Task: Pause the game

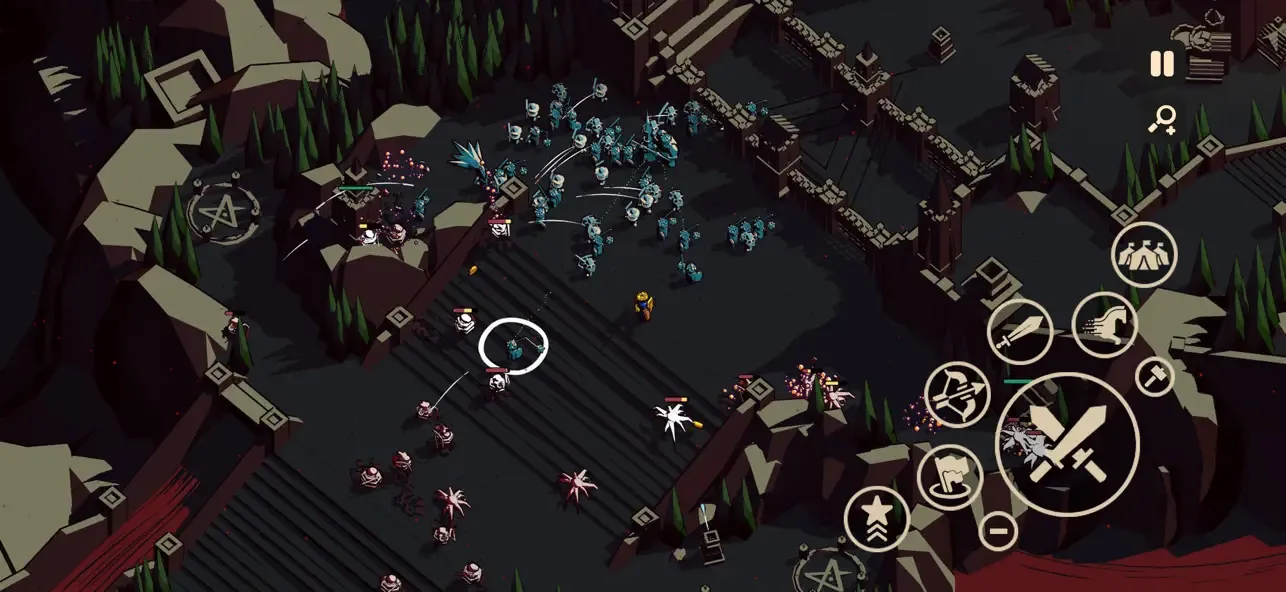Action: click(x=1161, y=65)
